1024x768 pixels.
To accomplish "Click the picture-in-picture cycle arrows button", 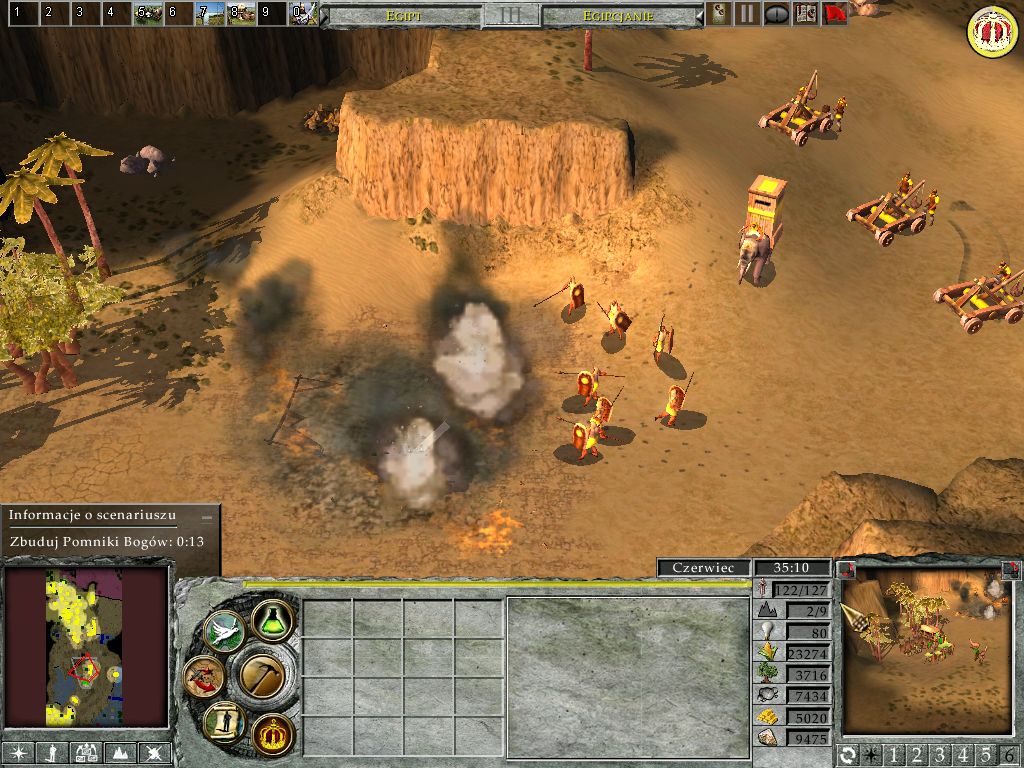I will click(849, 755).
